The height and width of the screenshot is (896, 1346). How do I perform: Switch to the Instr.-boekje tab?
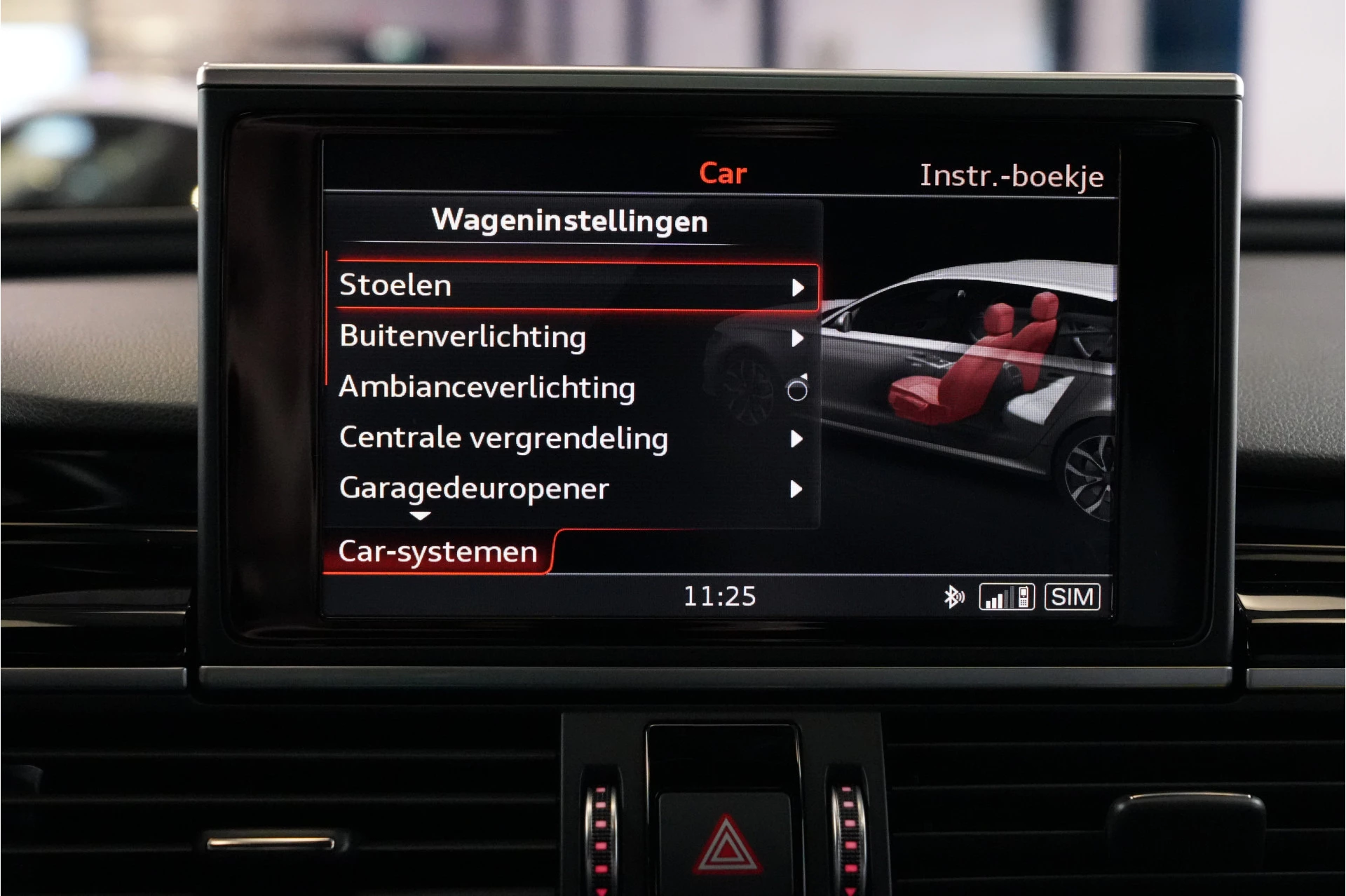[1012, 177]
